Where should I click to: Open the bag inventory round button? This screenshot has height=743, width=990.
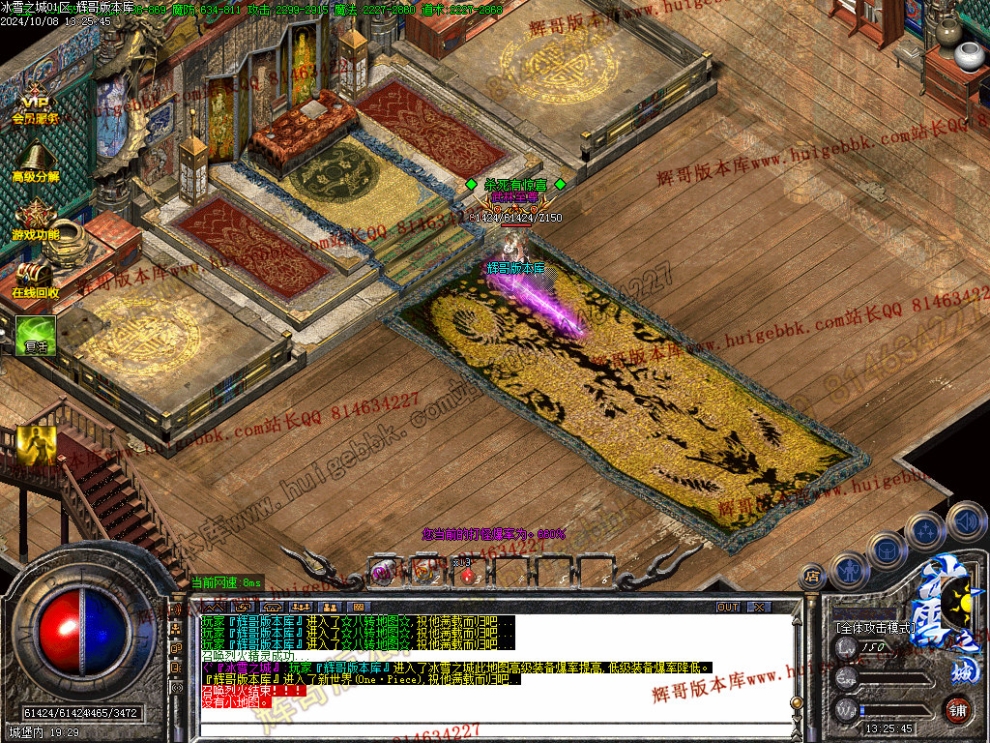887,549
